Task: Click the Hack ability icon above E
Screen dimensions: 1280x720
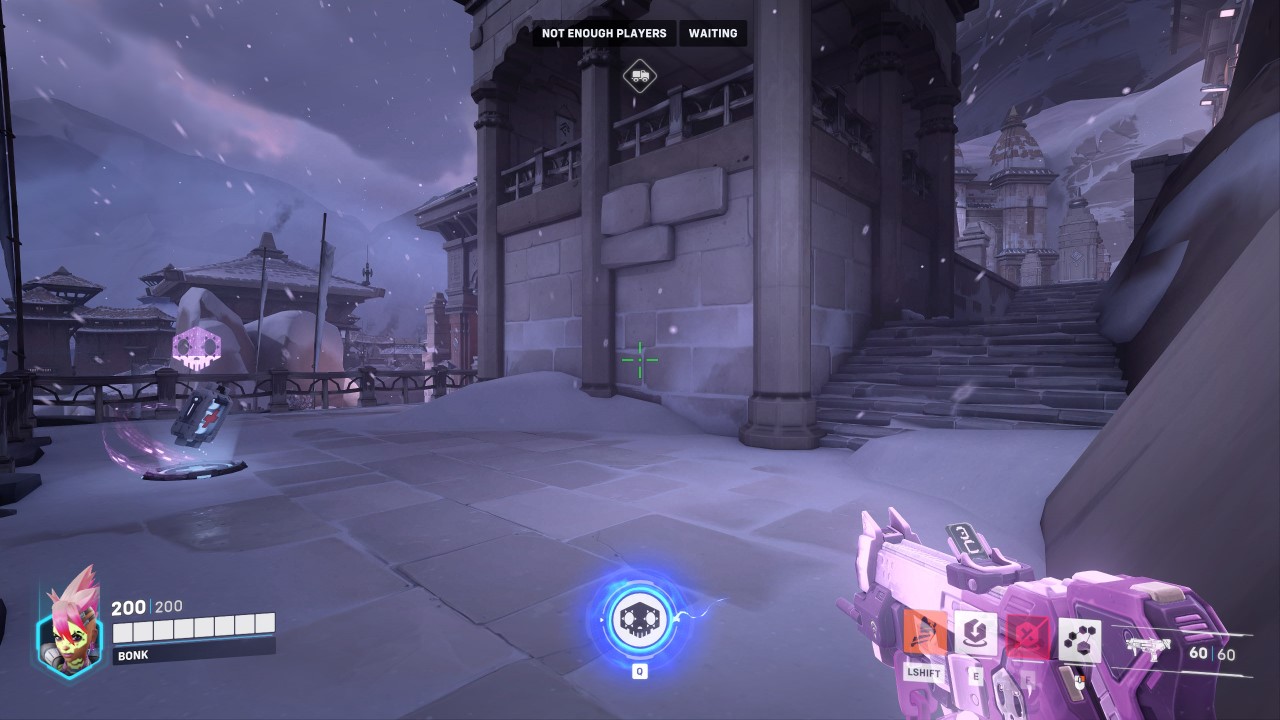Action: (x=975, y=634)
